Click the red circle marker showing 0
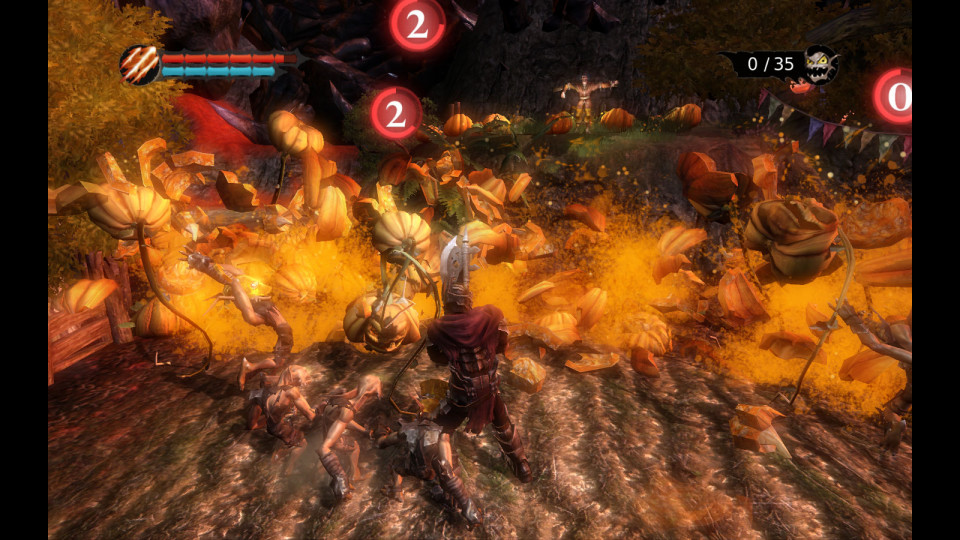Viewport: 960px width, 540px height. click(x=896, y=97)
